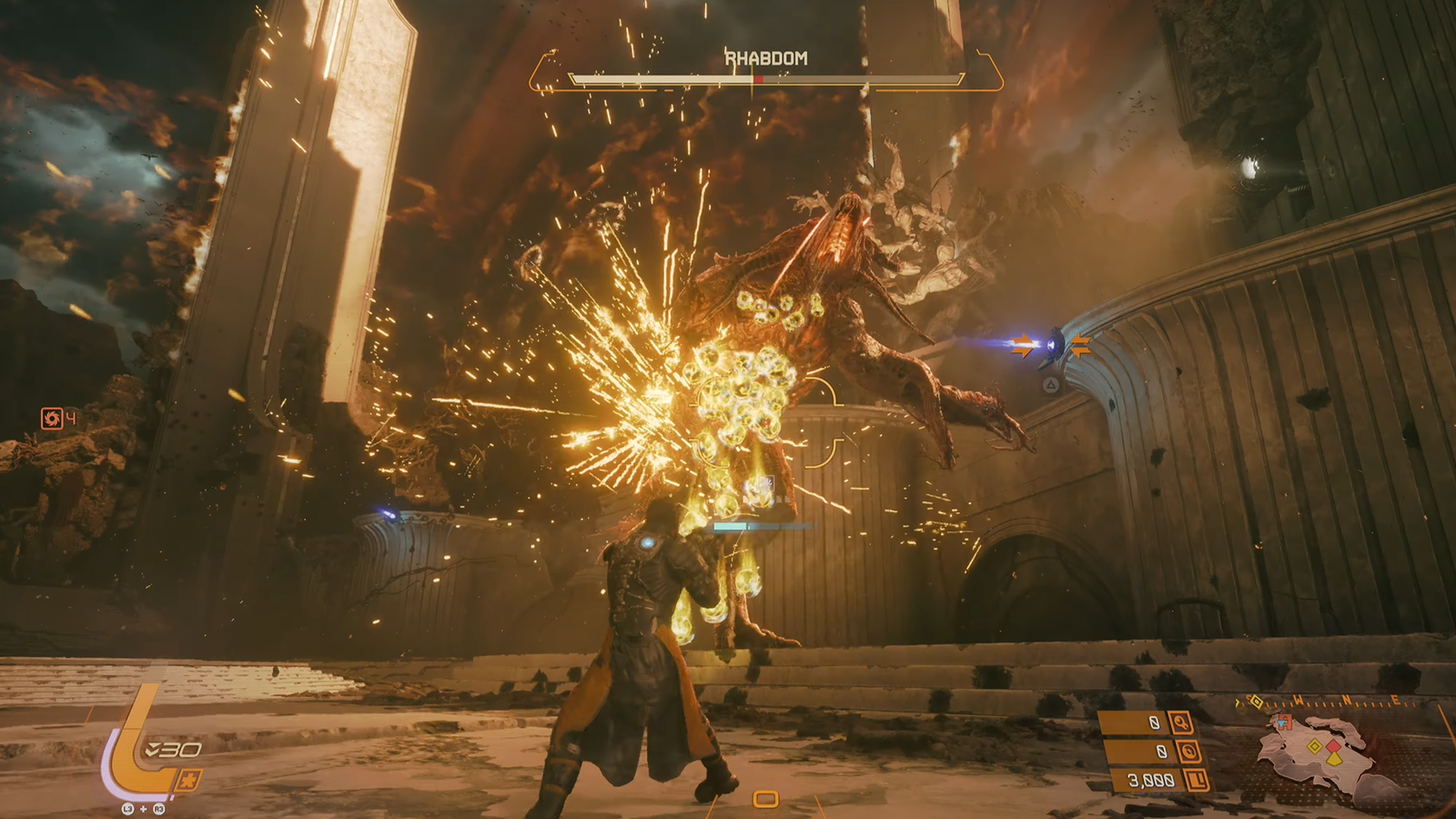Select the wrench resource icon
The image size is (1456, 819).
pyautogui.click(x=1180, y=723)
